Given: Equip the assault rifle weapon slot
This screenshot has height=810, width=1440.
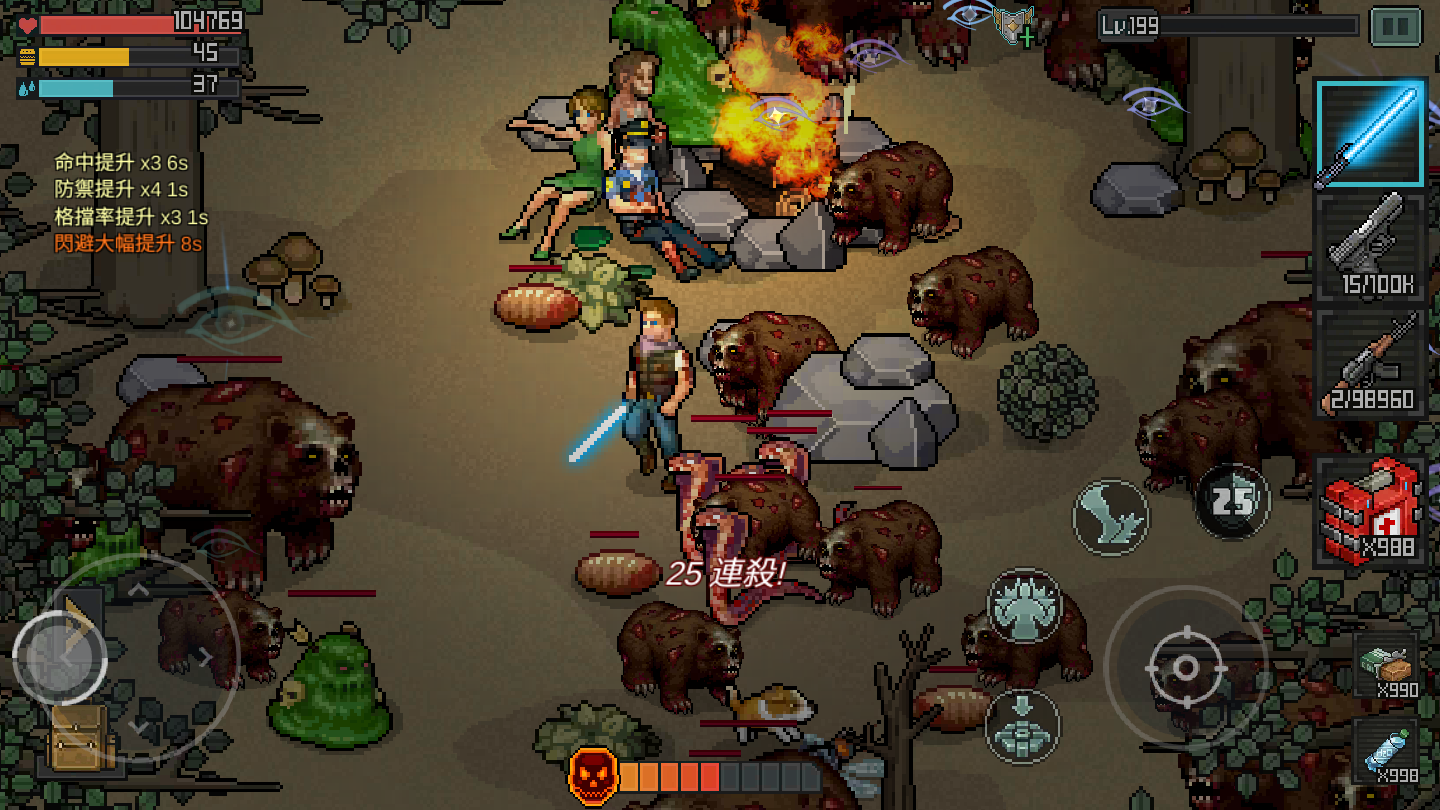Looking at the screenshot, I should tap(1370, 361).
